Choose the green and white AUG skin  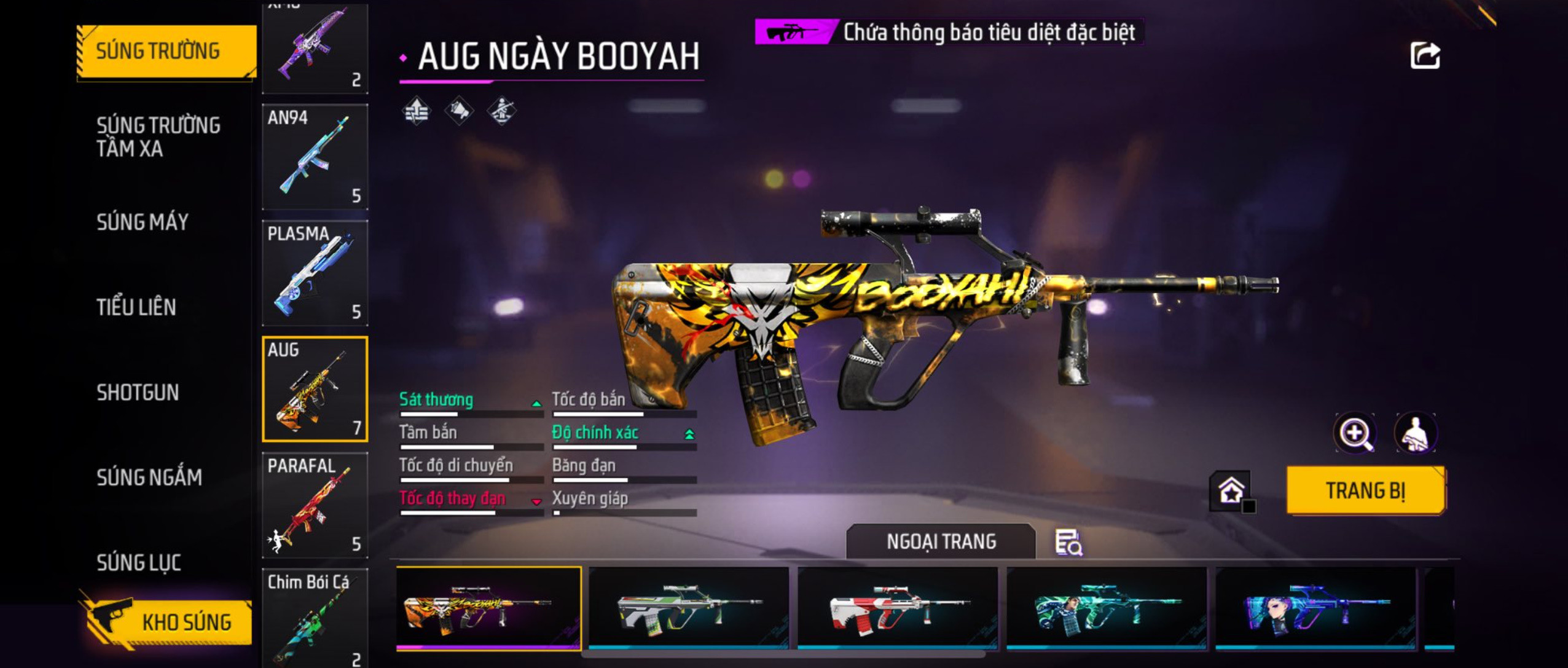click(688, 608)
